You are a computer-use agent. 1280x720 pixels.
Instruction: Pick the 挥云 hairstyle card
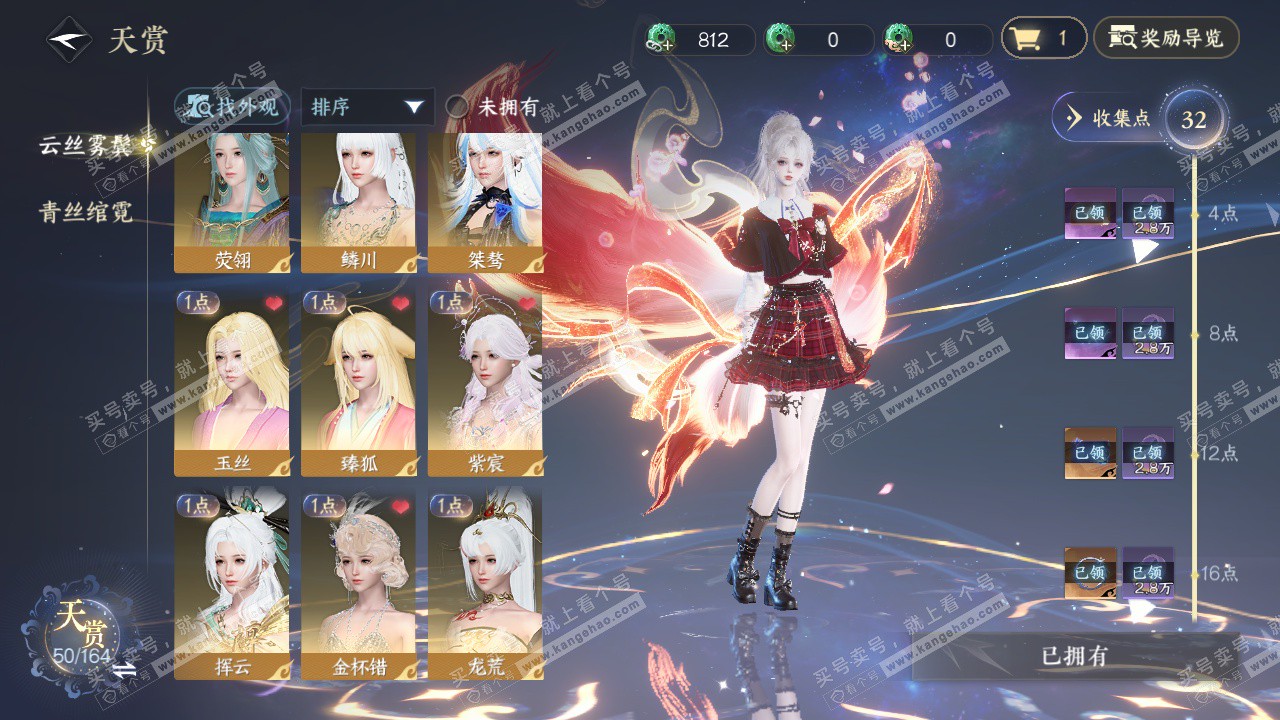coord(232,585)
